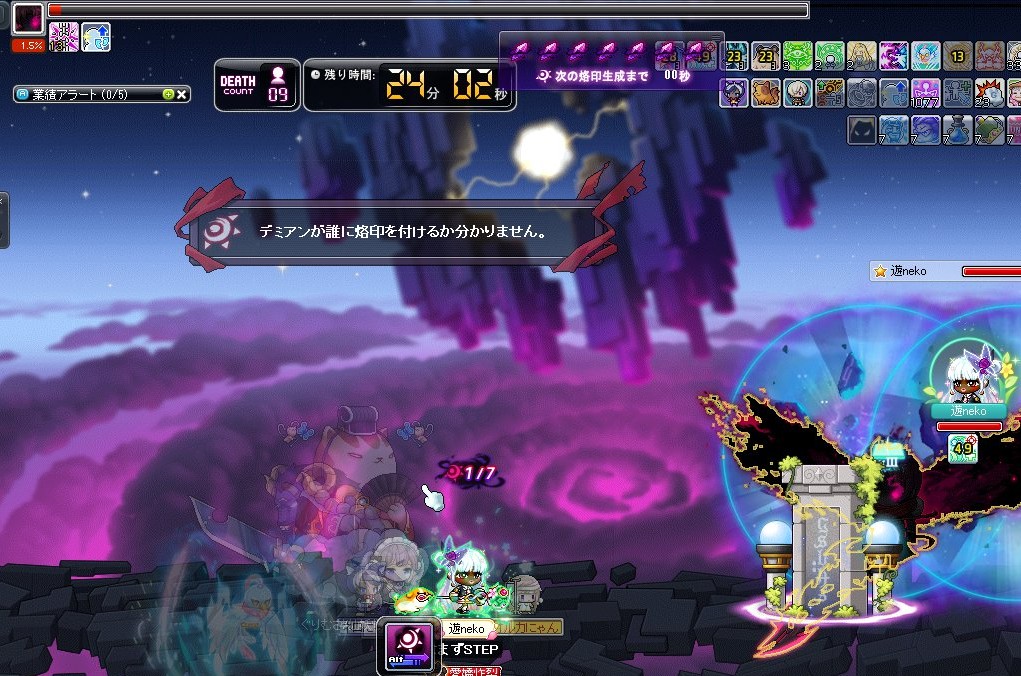Click the blonde goddess buff icon

[x=862, y=54]
